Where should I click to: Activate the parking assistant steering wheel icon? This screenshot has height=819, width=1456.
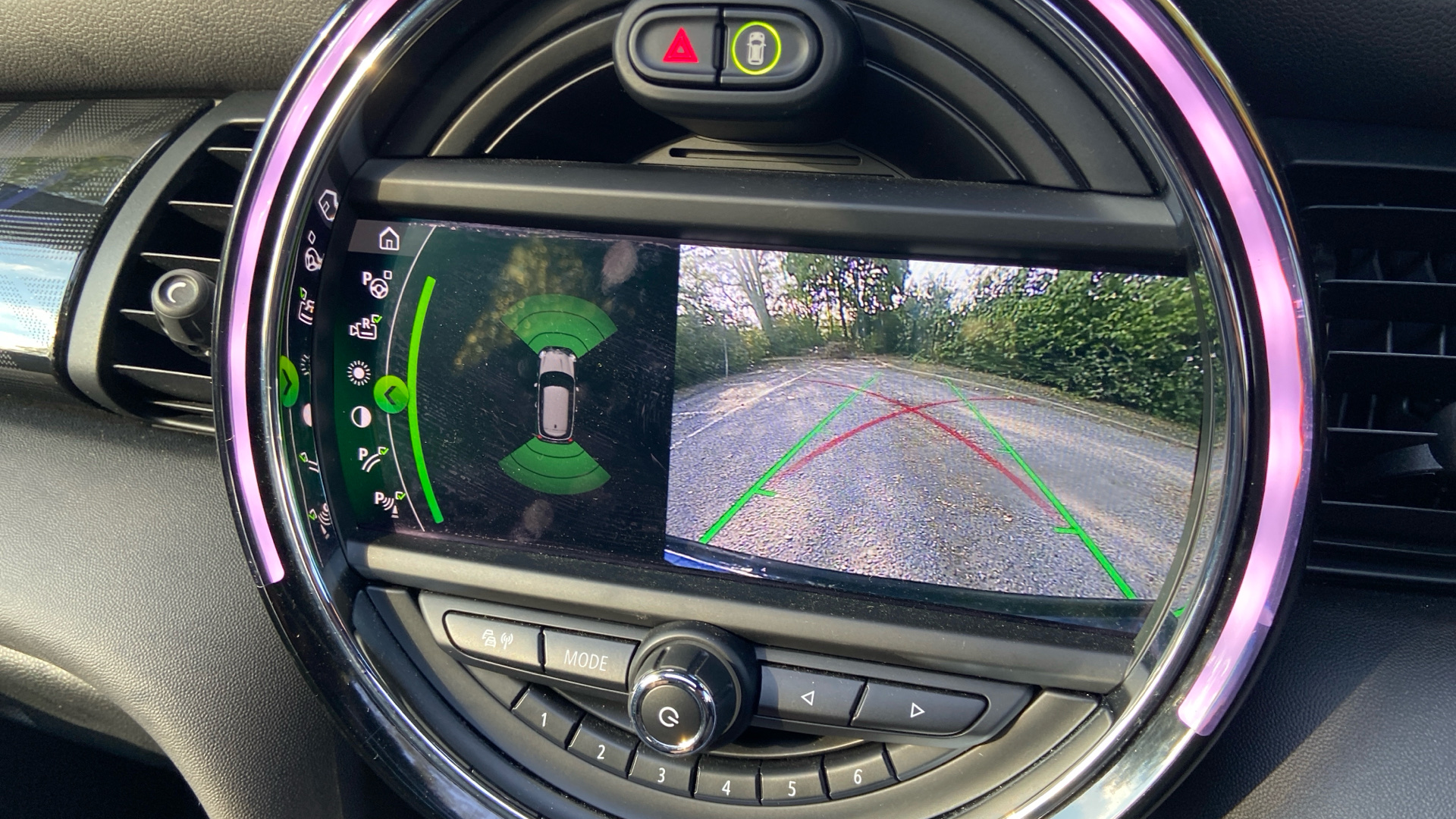(x=376, y=284)
